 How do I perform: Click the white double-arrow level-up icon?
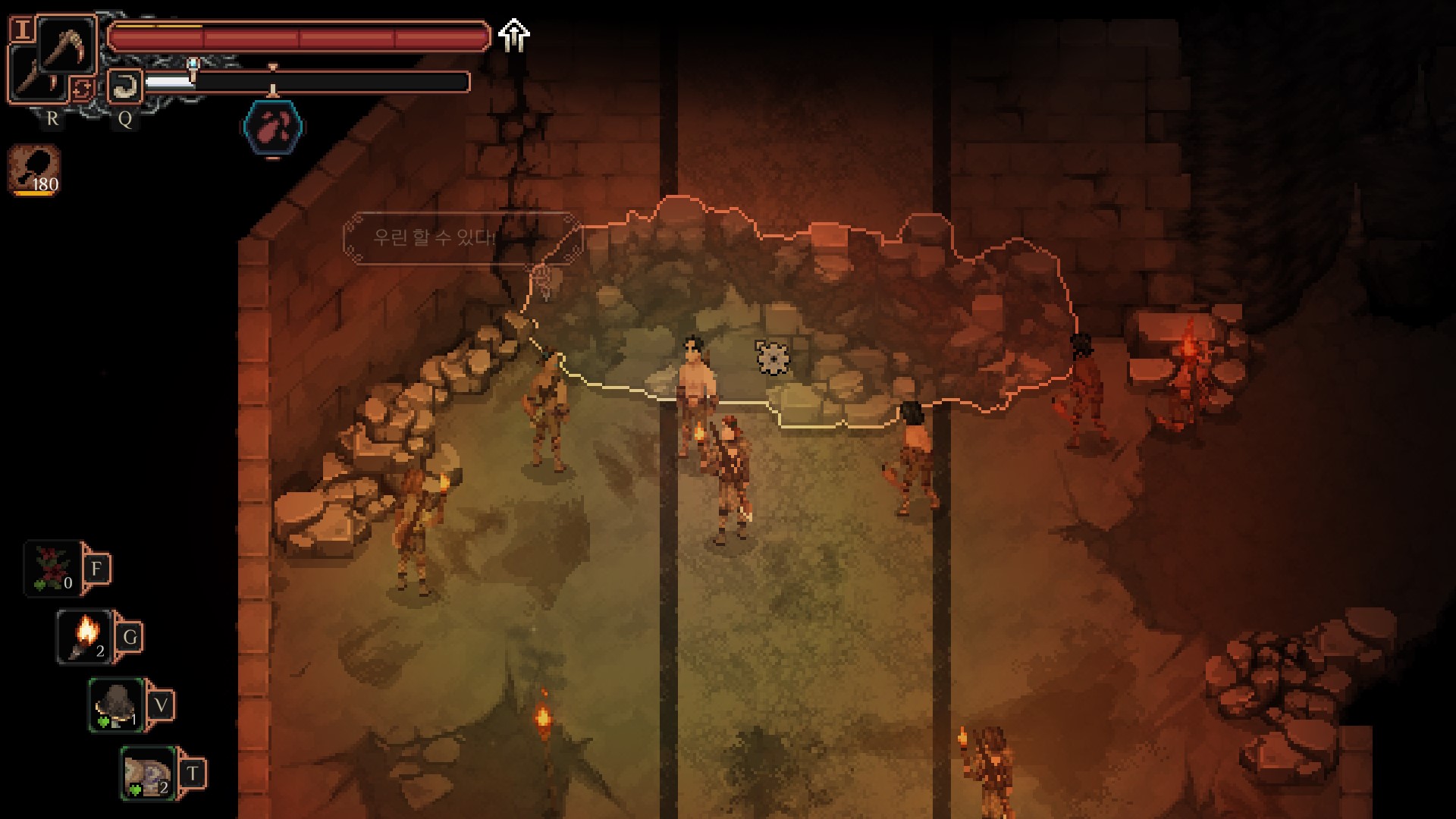click(514, 35)
